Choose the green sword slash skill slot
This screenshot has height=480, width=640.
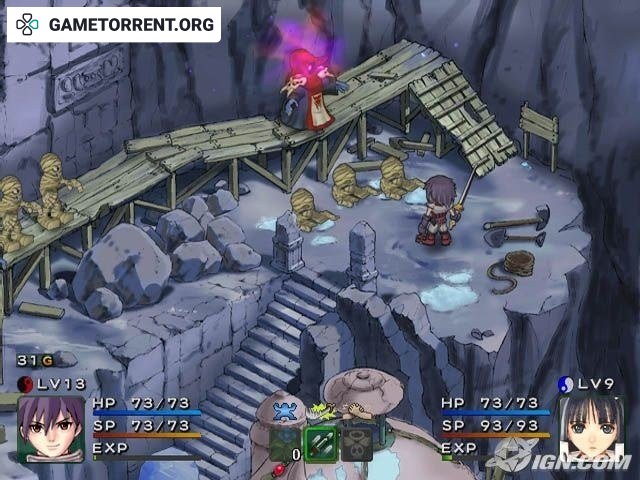319,441
